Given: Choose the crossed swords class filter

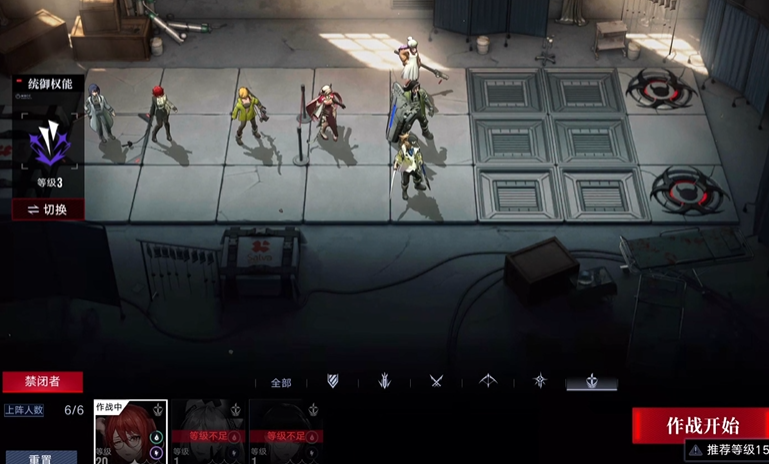Looking at the screenshot, I should point(436,381).
